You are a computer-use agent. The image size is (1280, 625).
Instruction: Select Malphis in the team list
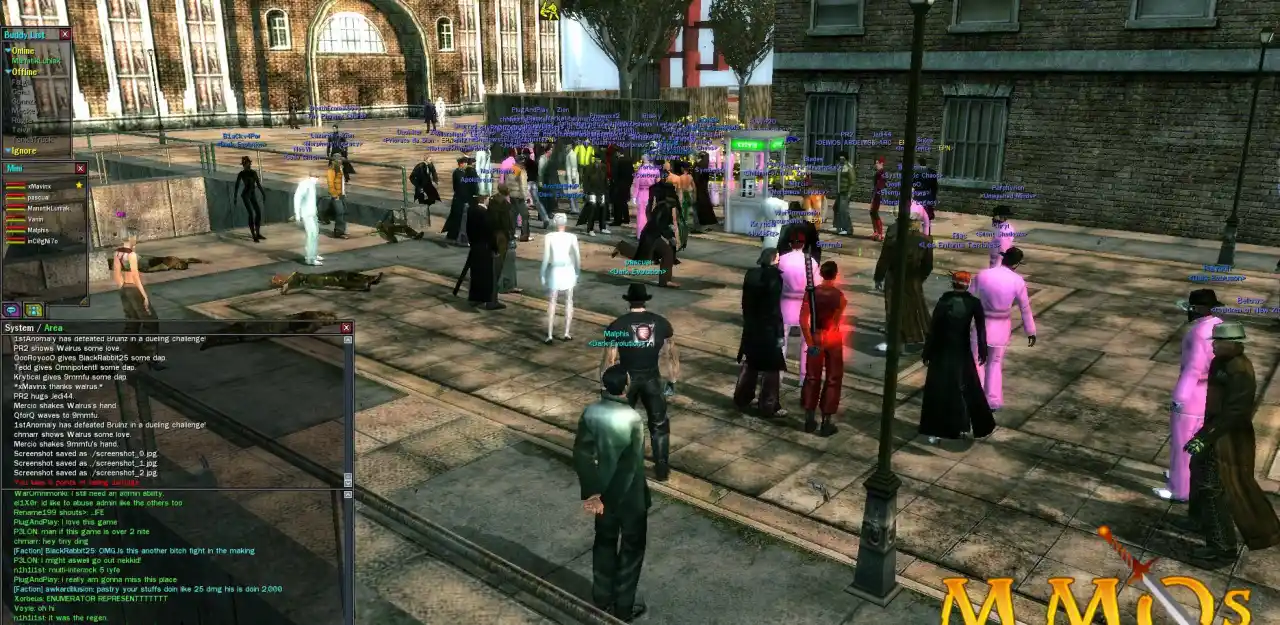coord(37,230)
